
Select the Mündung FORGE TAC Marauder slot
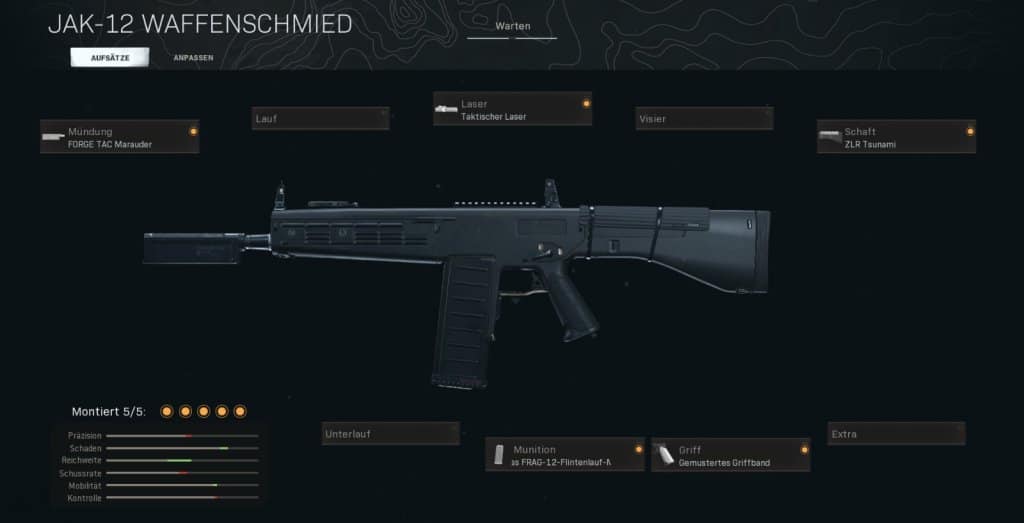(x=119, y=137)
